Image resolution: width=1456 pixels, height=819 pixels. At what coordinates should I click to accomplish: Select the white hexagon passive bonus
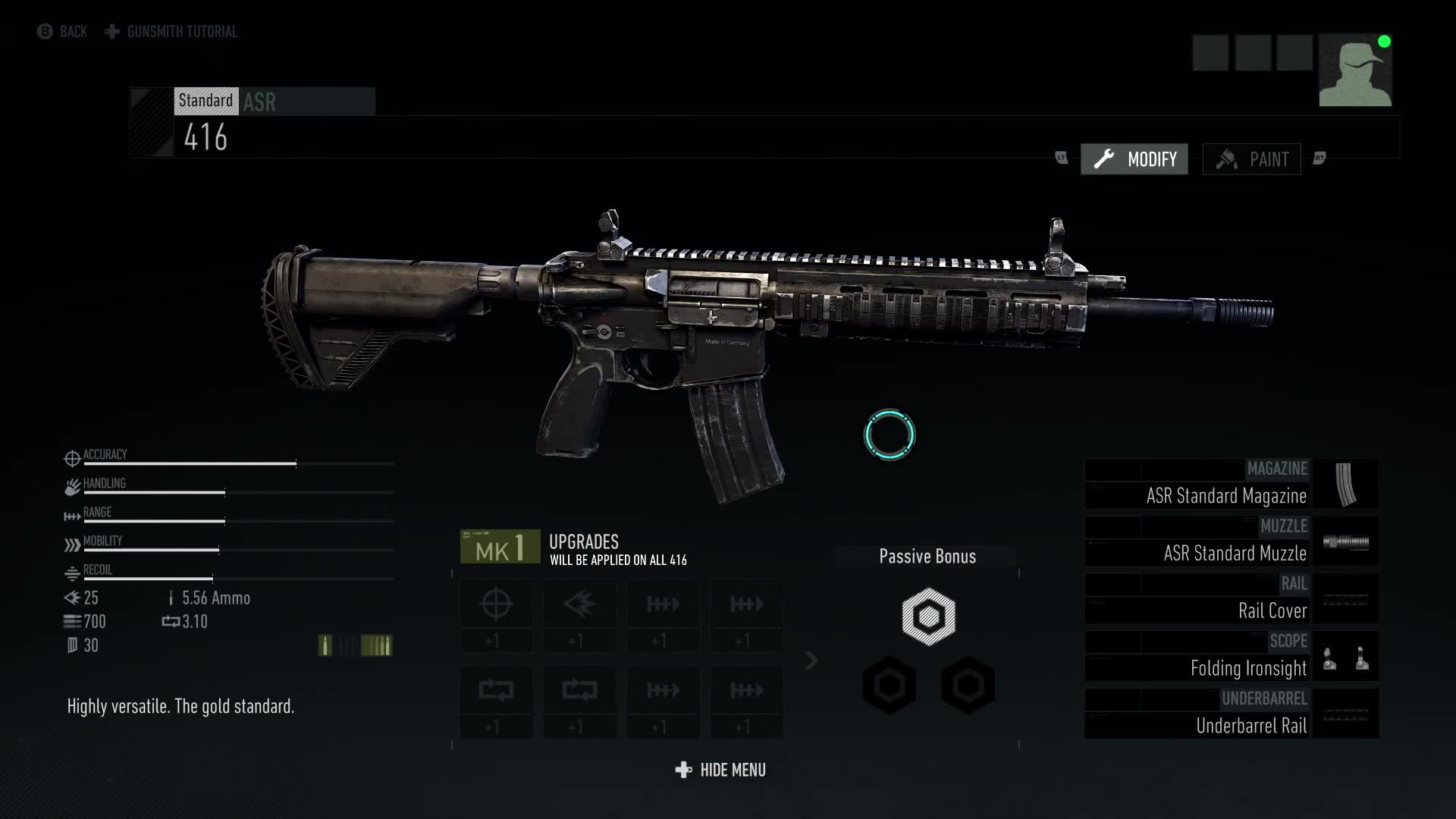pos(928,617)
